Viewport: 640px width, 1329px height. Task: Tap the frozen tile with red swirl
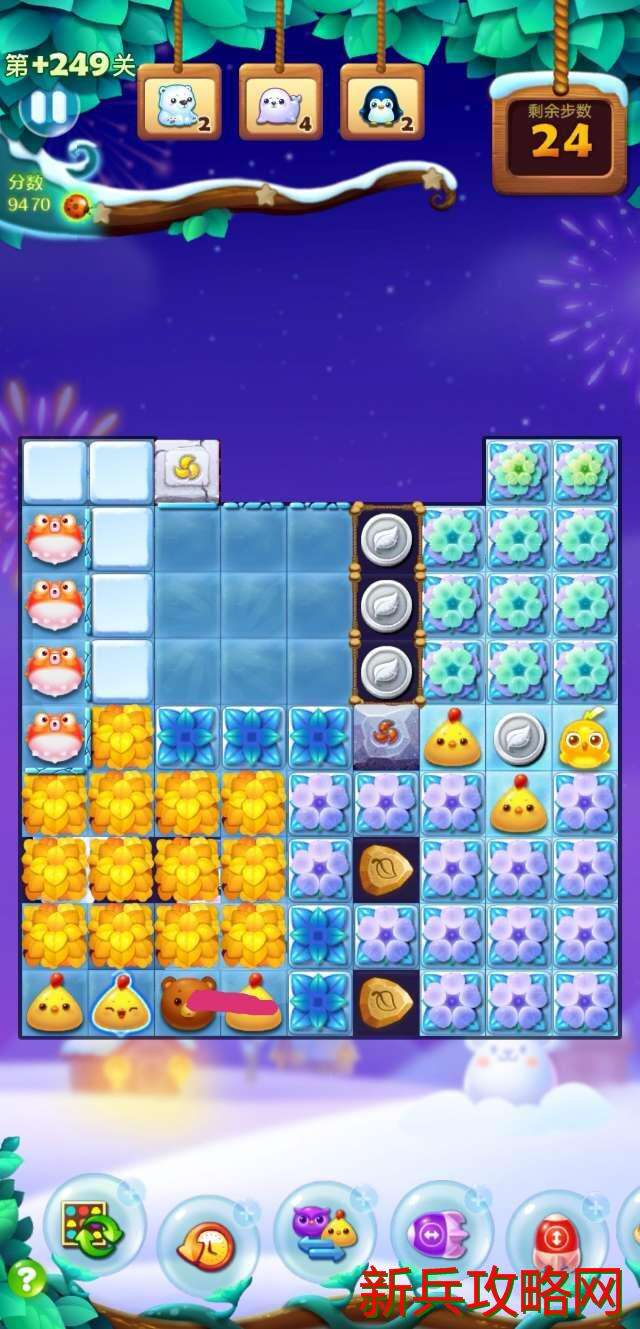pyautogui.click(x=385, y=738)
